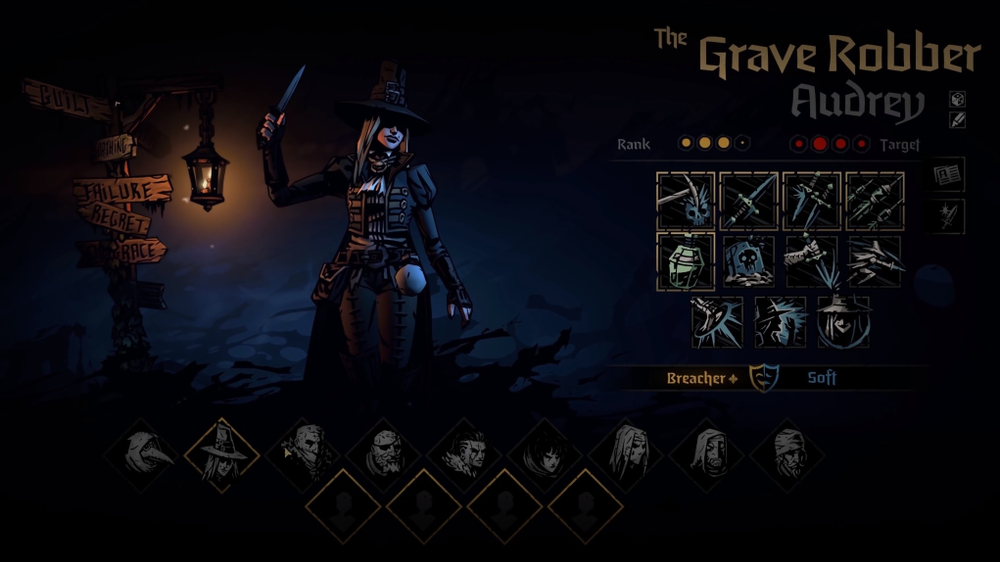The width and height of the screenshot is (1000, 562).
Task: Edit the hero name with quill icon
Action: click(957, 120)
